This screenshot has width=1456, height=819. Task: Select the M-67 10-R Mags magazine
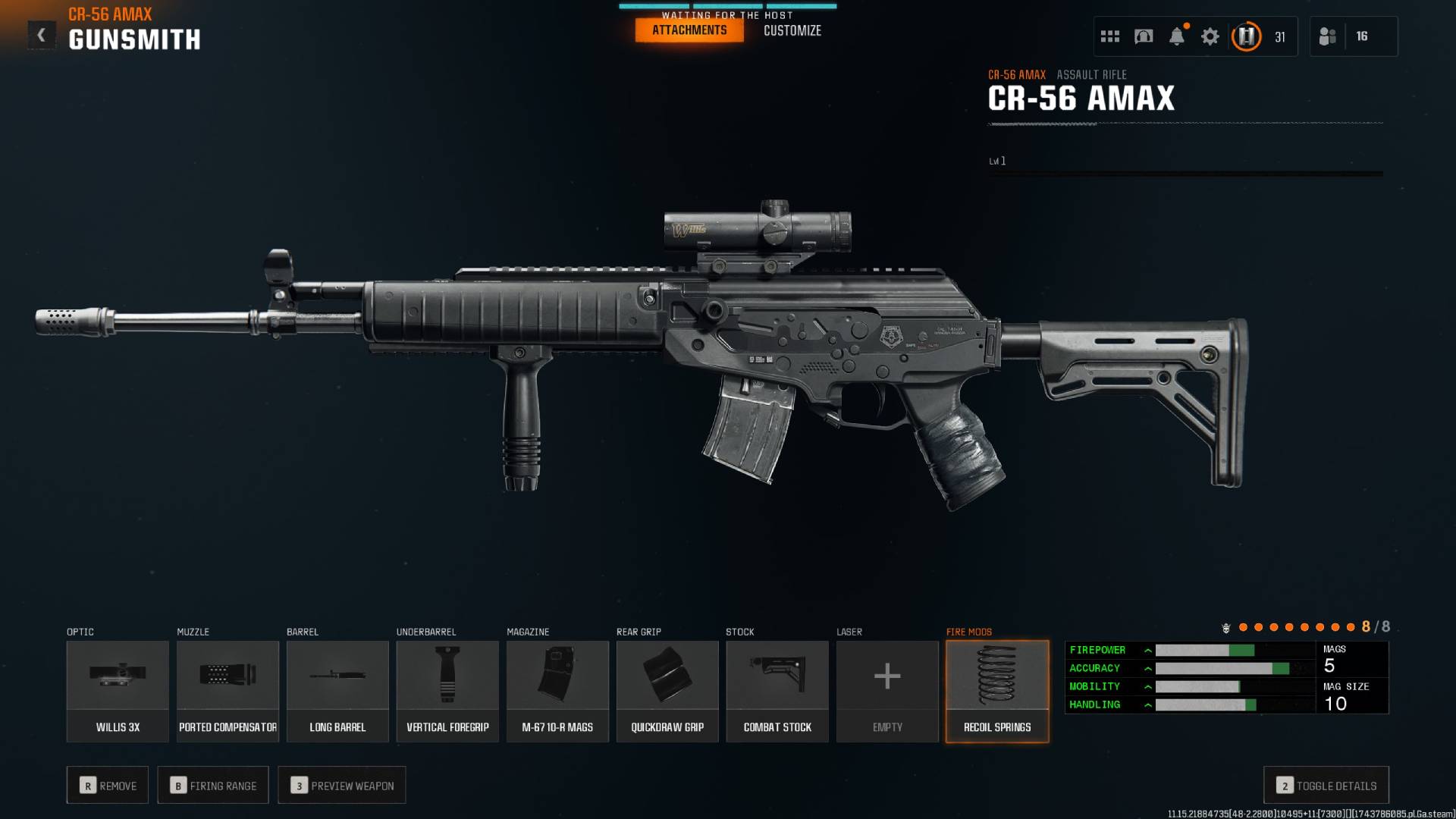[557, 690]
